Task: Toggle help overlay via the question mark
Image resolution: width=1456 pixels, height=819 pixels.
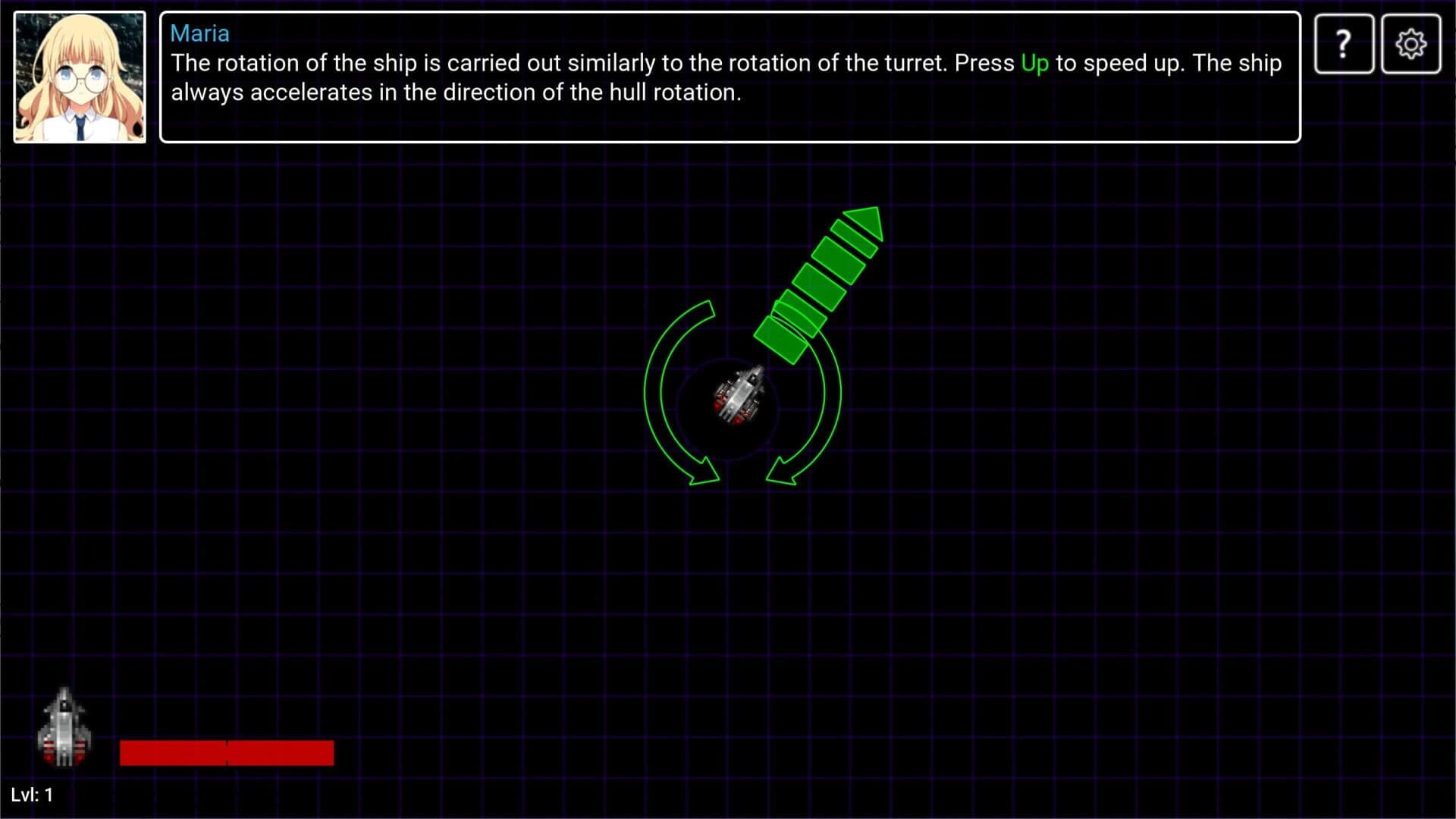Action: [1343, 43]
